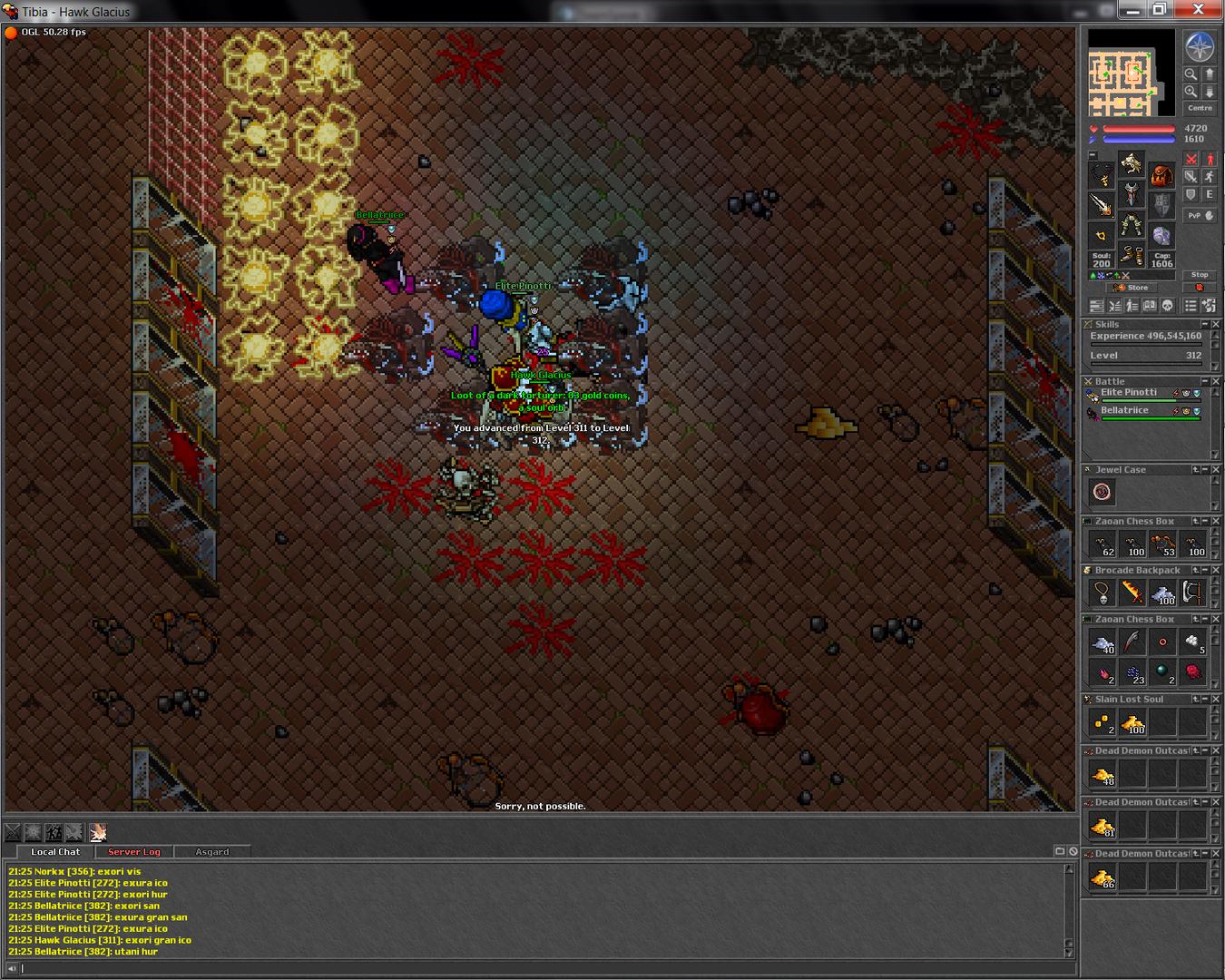Image resolution: width=1225 pixels, height=980 pixels.
Task: Select the equipped helmet slot
Action: [1132, 164]
